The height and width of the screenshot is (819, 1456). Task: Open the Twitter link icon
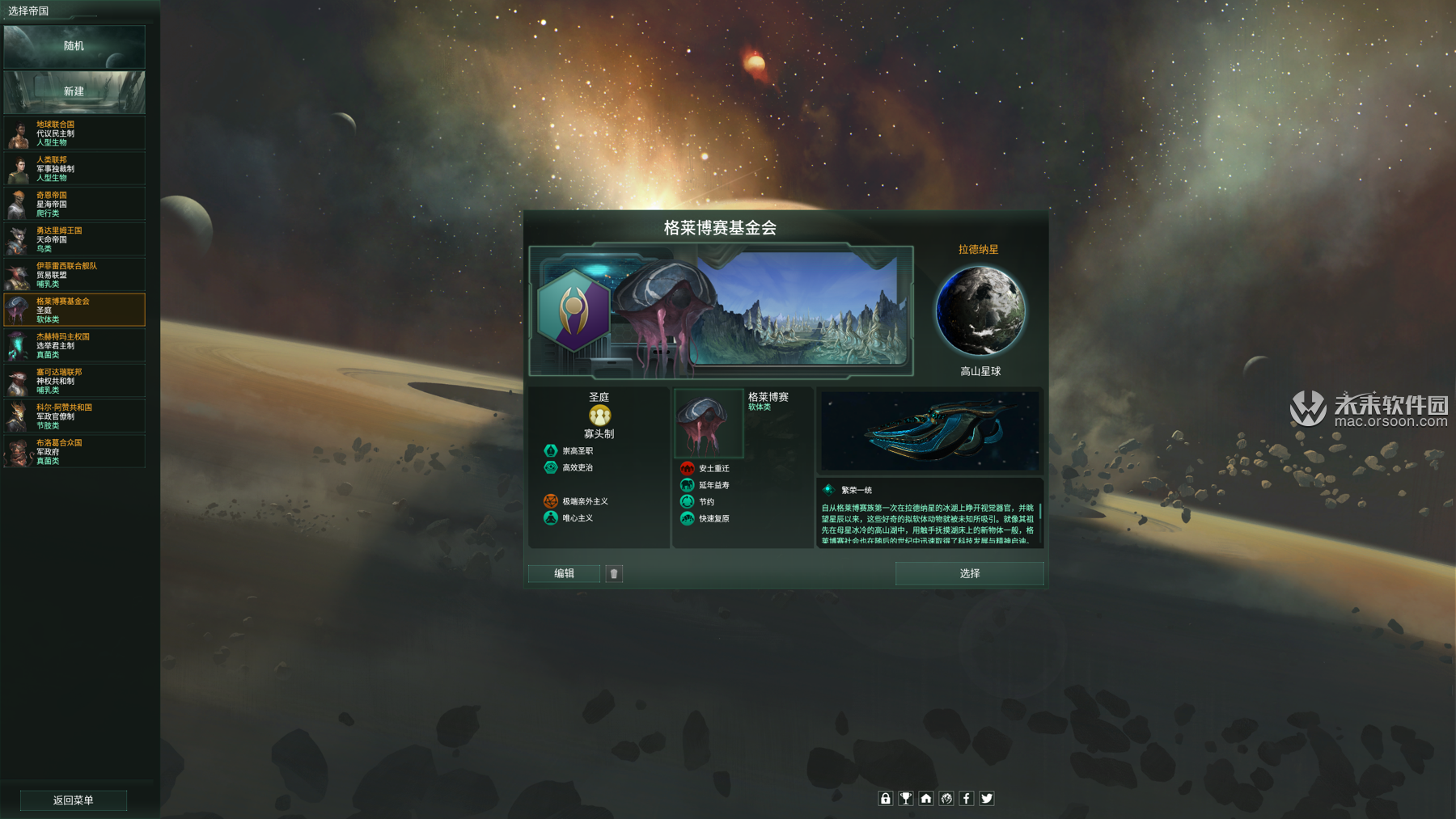coord(987,798)
